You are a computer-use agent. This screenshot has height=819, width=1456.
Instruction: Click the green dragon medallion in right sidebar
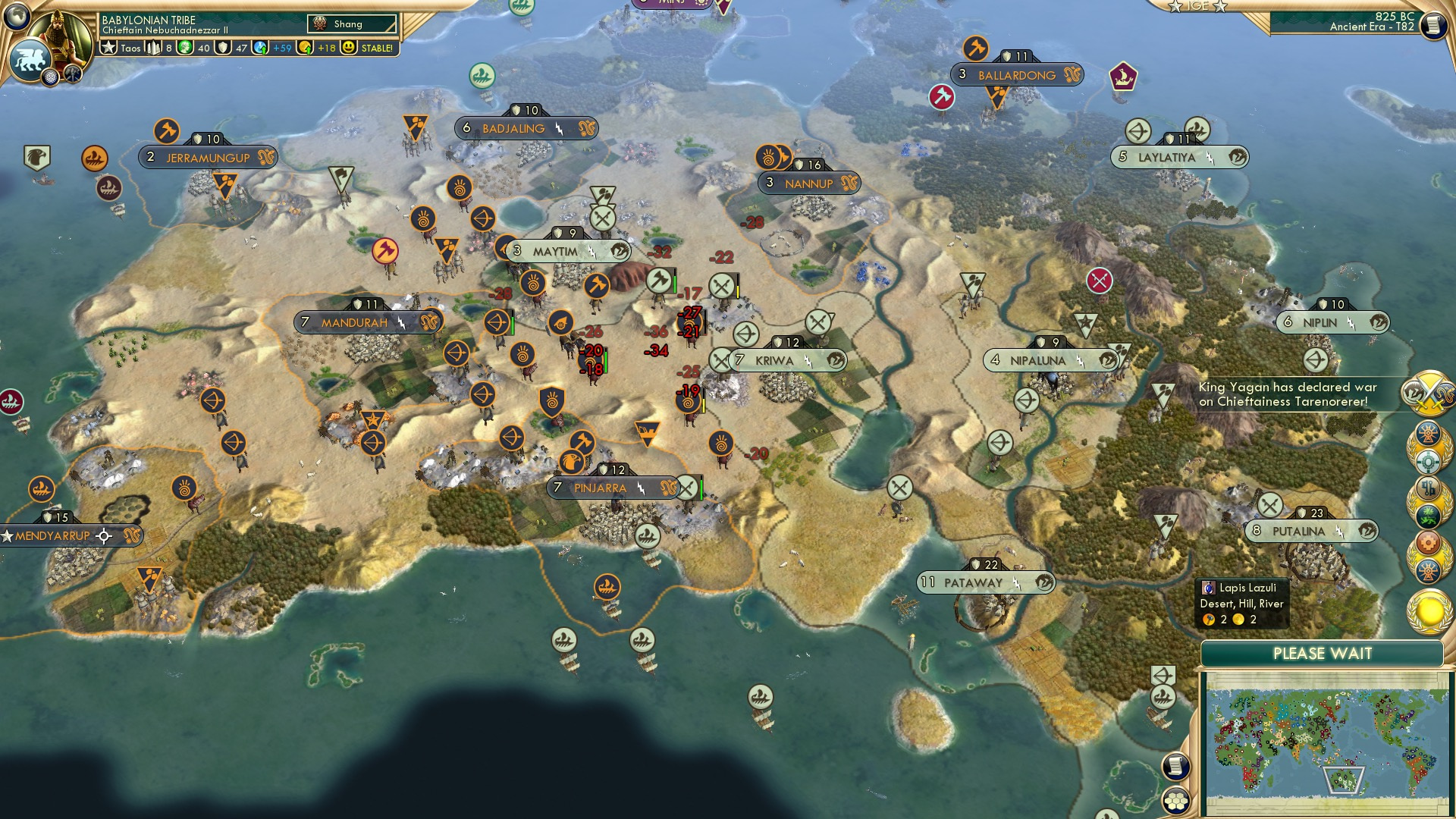coord(1428,514)
